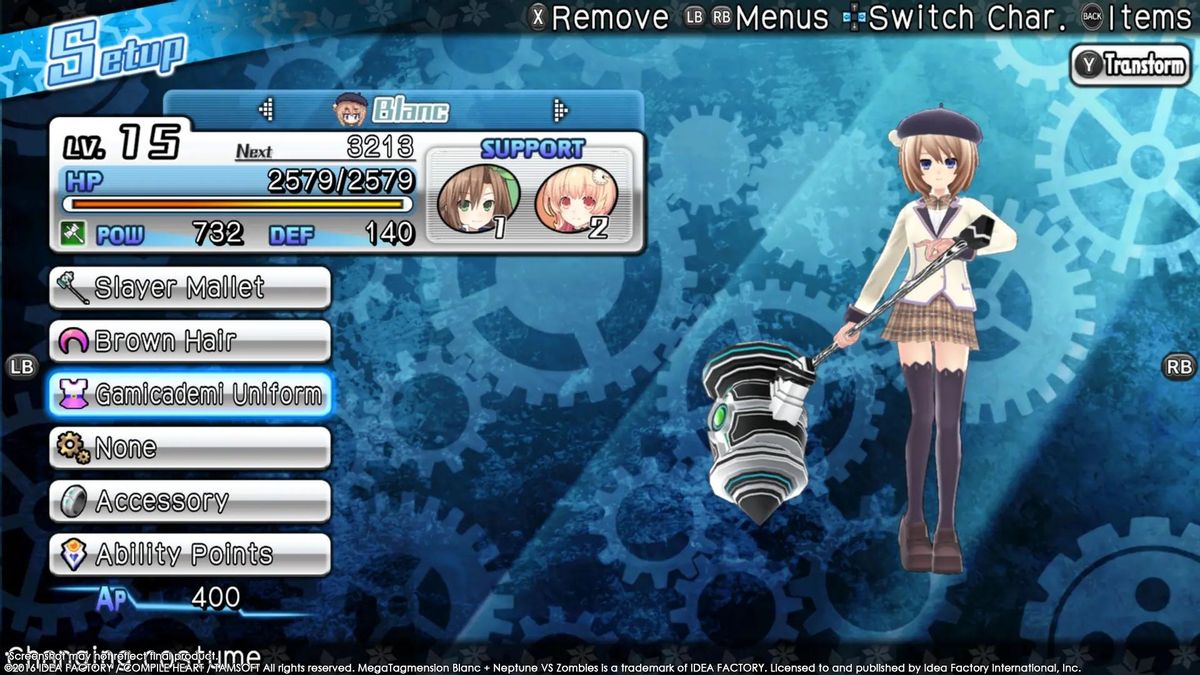The width and height of the screenshot is (1200, 675).
Task: Switch to next character with right arrow
Action: [560, 109]
